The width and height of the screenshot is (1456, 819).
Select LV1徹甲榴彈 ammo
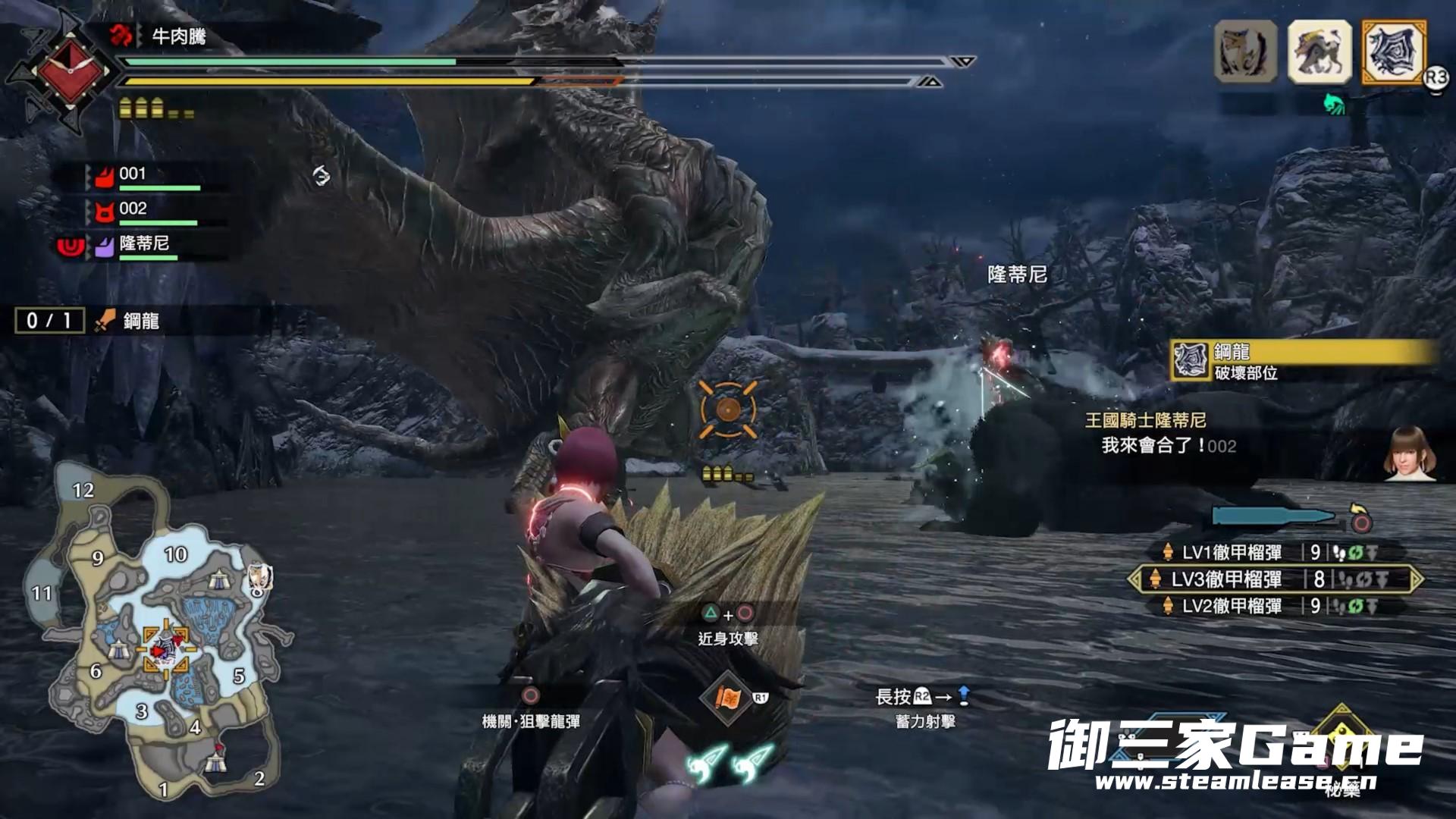pos(1232,553)
